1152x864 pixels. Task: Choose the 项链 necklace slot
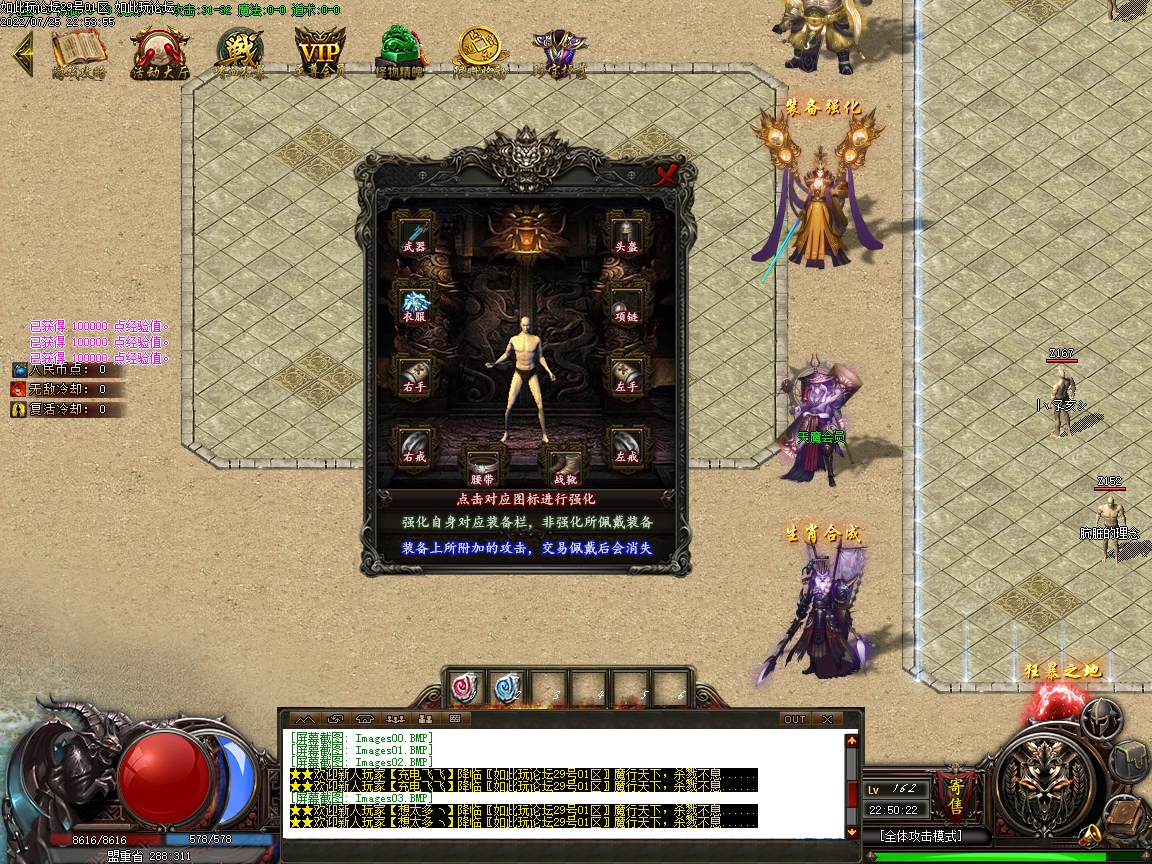click(627, 304)
